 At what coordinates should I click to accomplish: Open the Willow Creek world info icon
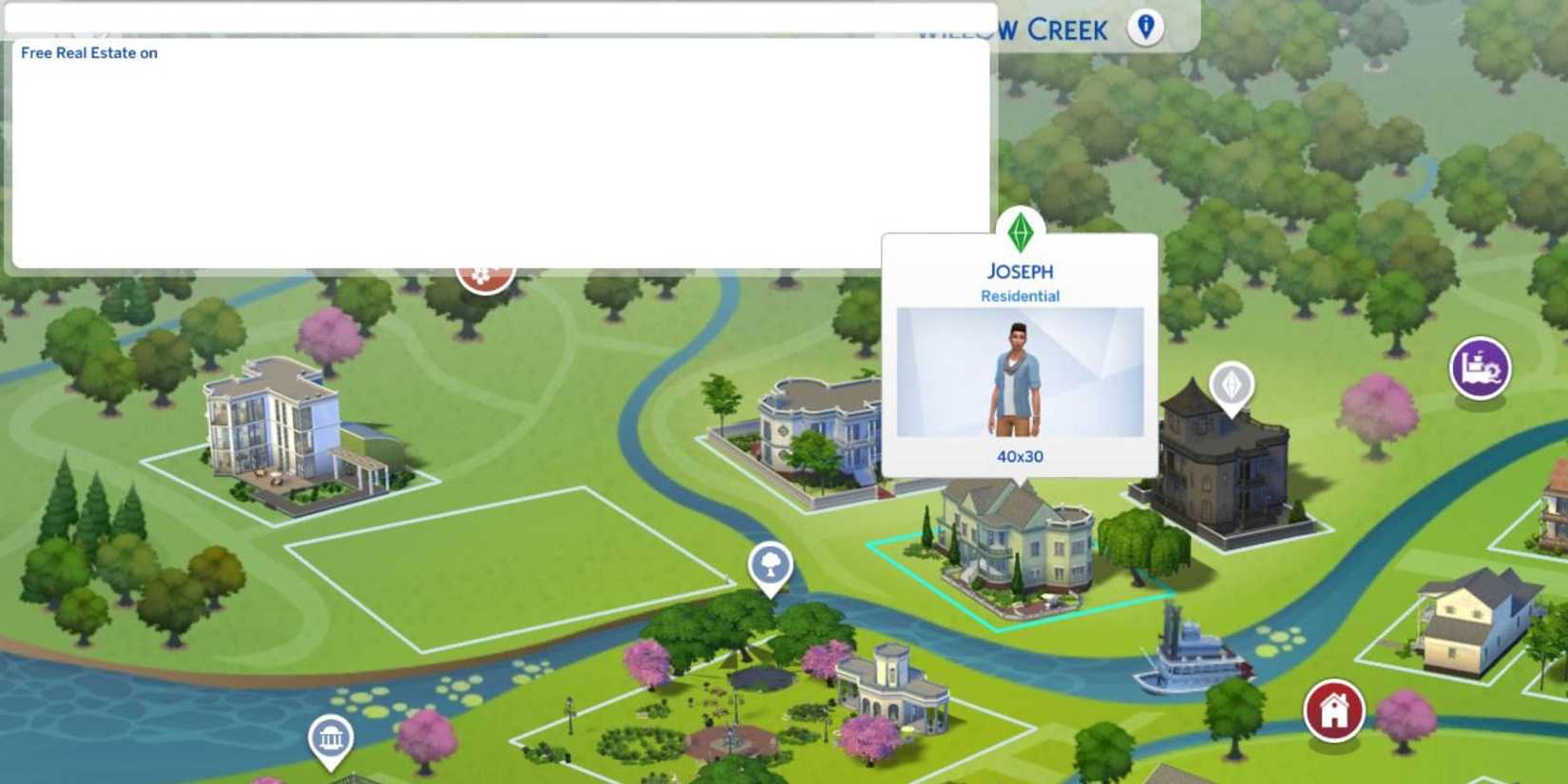point(1144,27)
